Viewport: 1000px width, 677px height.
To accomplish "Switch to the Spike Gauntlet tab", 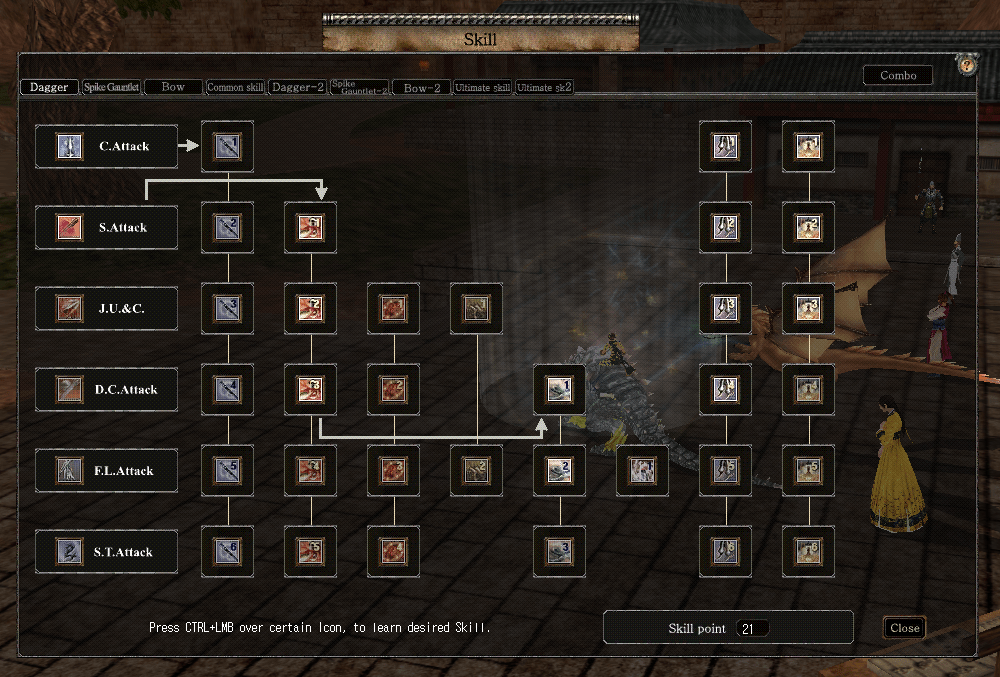I will (112, 87).
